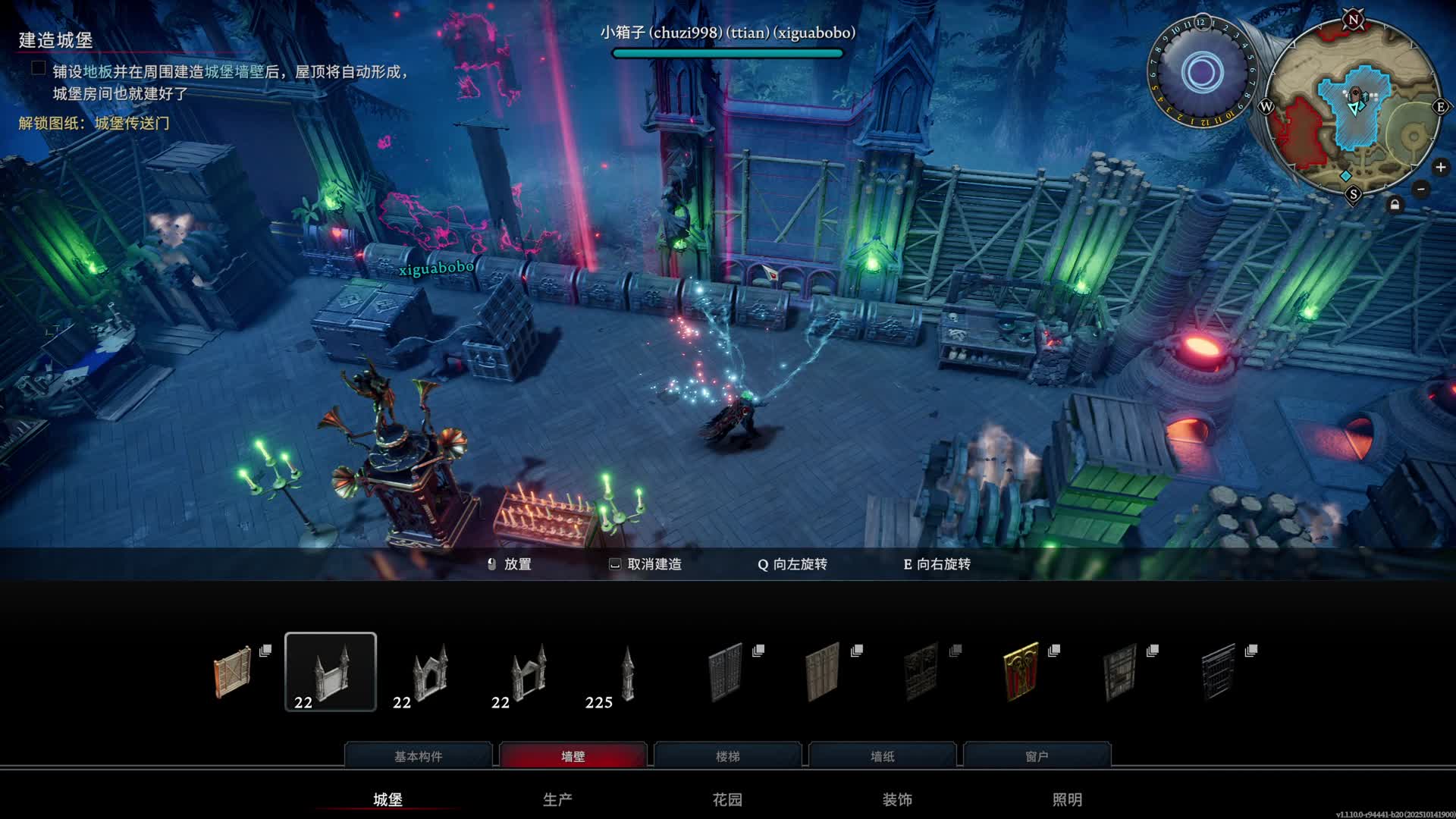The image size is (1456, 819).
Task: Choose the red and gold wall variant
Action: 1021,672
